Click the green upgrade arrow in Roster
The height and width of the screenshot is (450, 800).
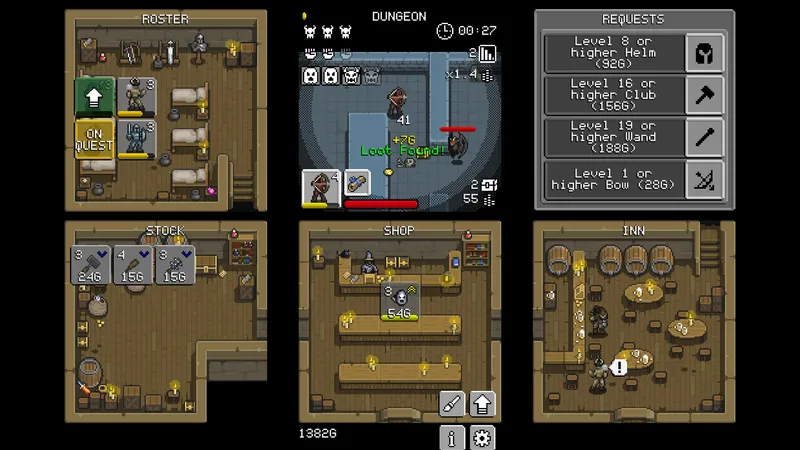pyautogui.click(x=94, y=97)
